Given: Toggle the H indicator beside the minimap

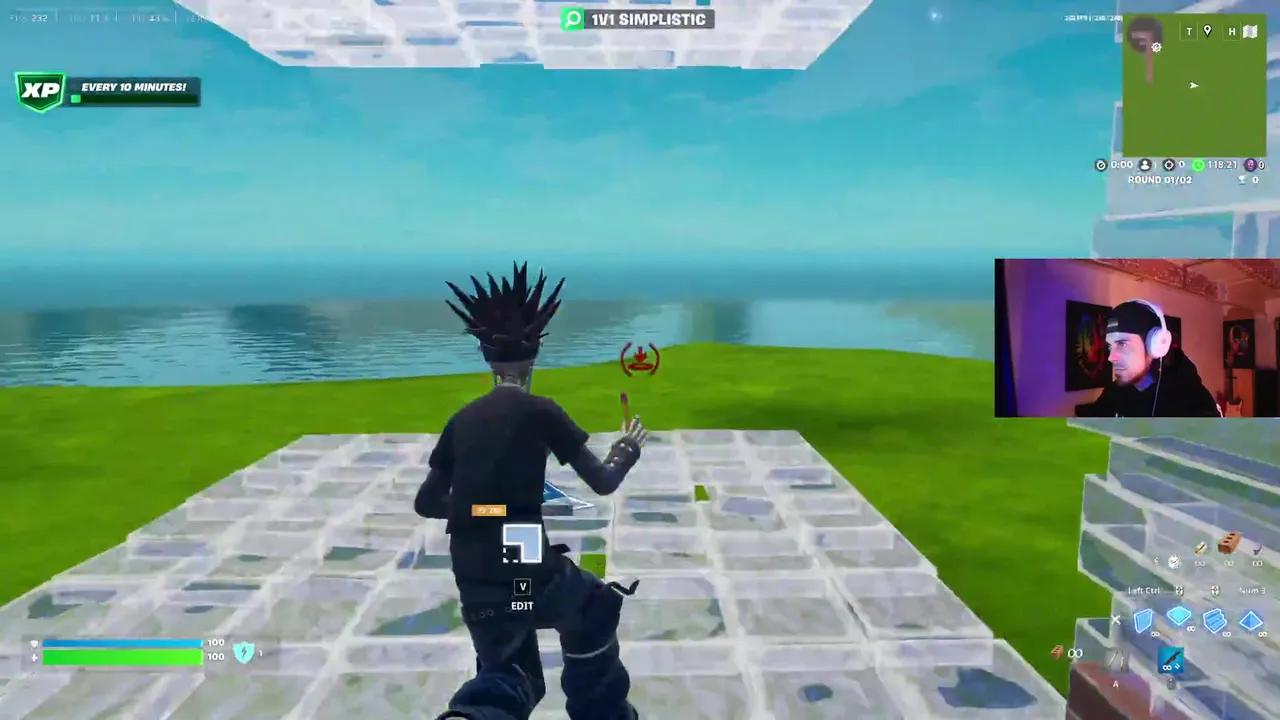Looking at the screenshot, I should [1231, 32].
